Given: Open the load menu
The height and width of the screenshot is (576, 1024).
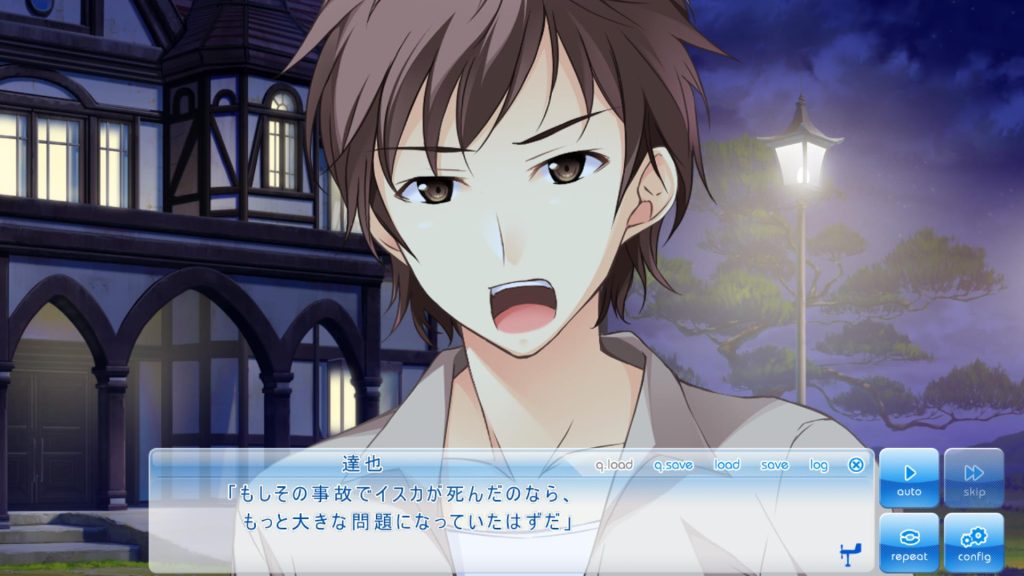Looking at the screenshot, I should pyautogui.click(x=727, y=465).
